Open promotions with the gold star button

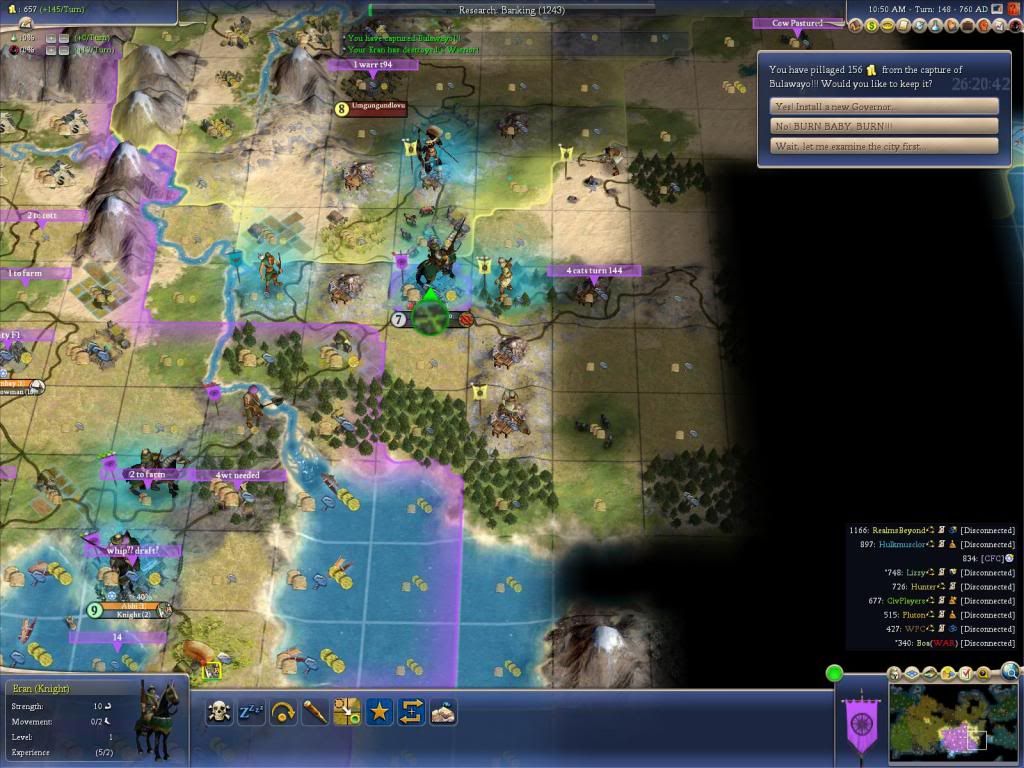point(379,712)
